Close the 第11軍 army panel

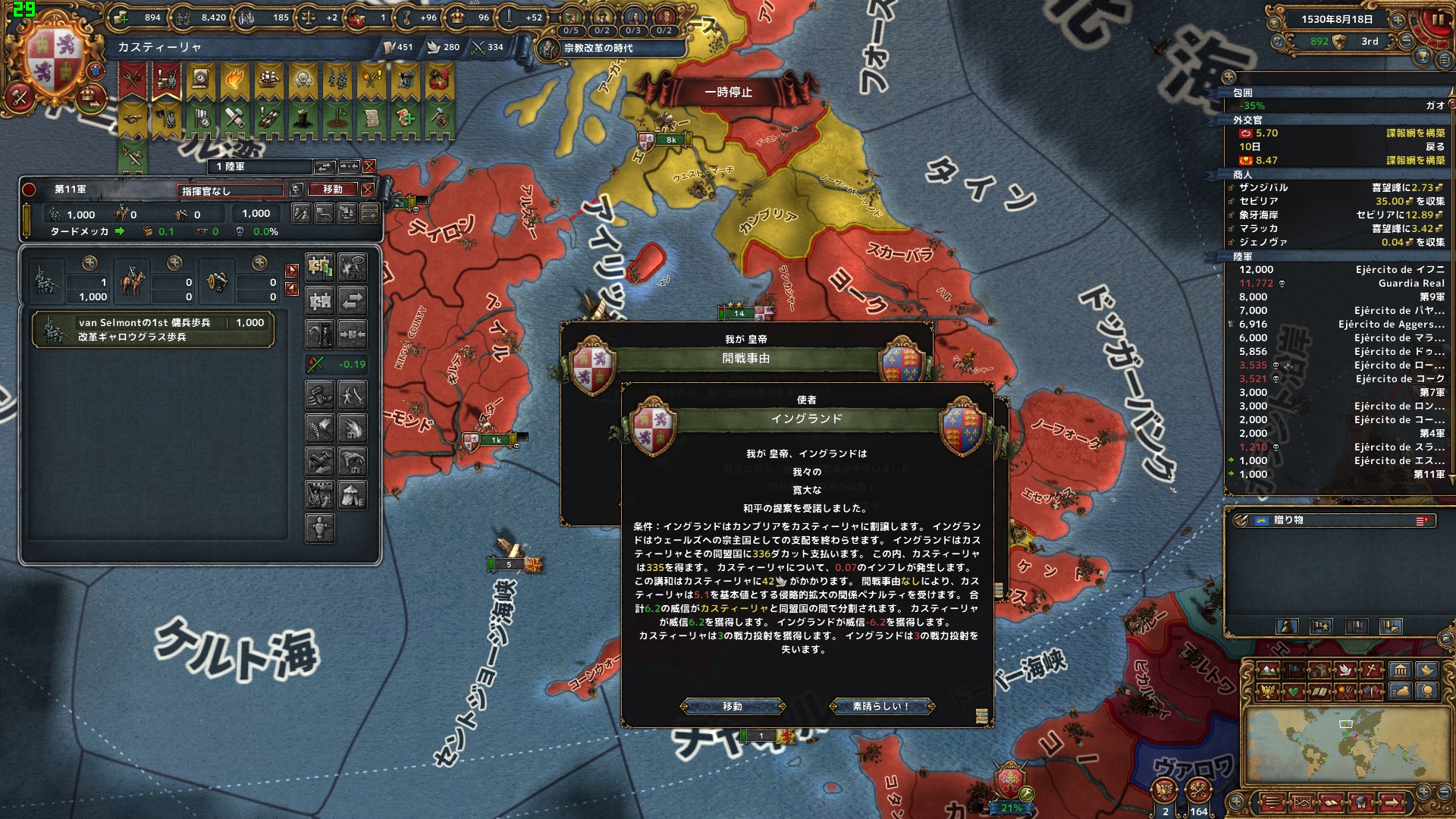(x=368, y=190)
